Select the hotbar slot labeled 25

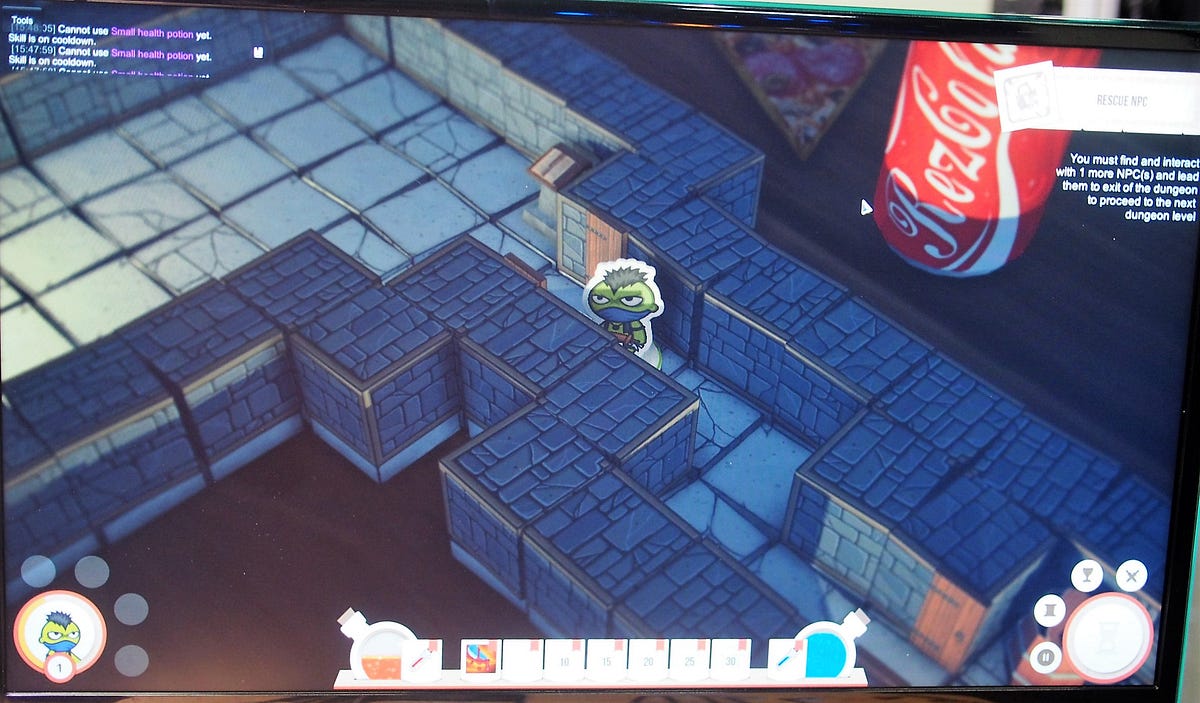coord(689,660)
